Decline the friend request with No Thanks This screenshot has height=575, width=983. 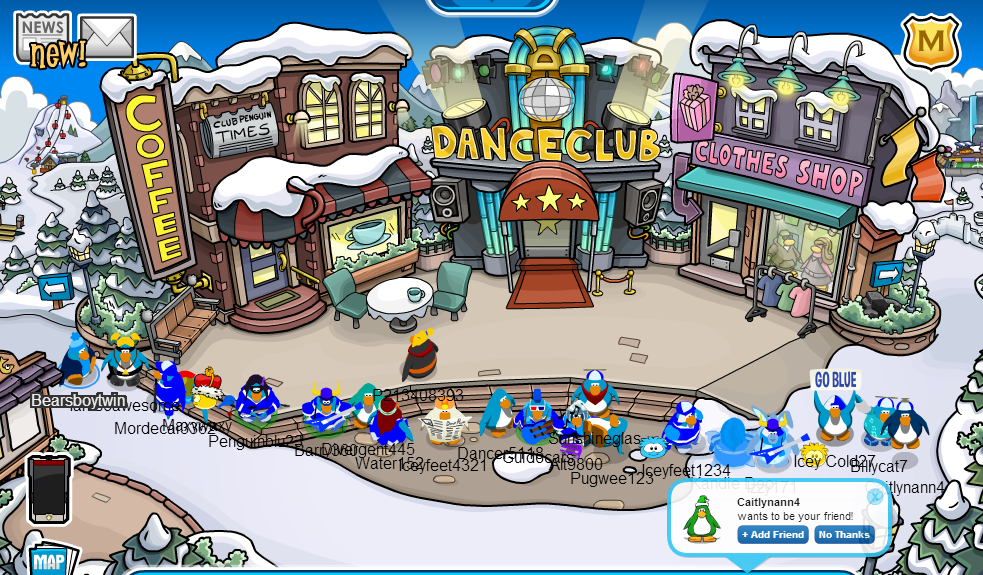pyautogui.click(x=844, y=535)
